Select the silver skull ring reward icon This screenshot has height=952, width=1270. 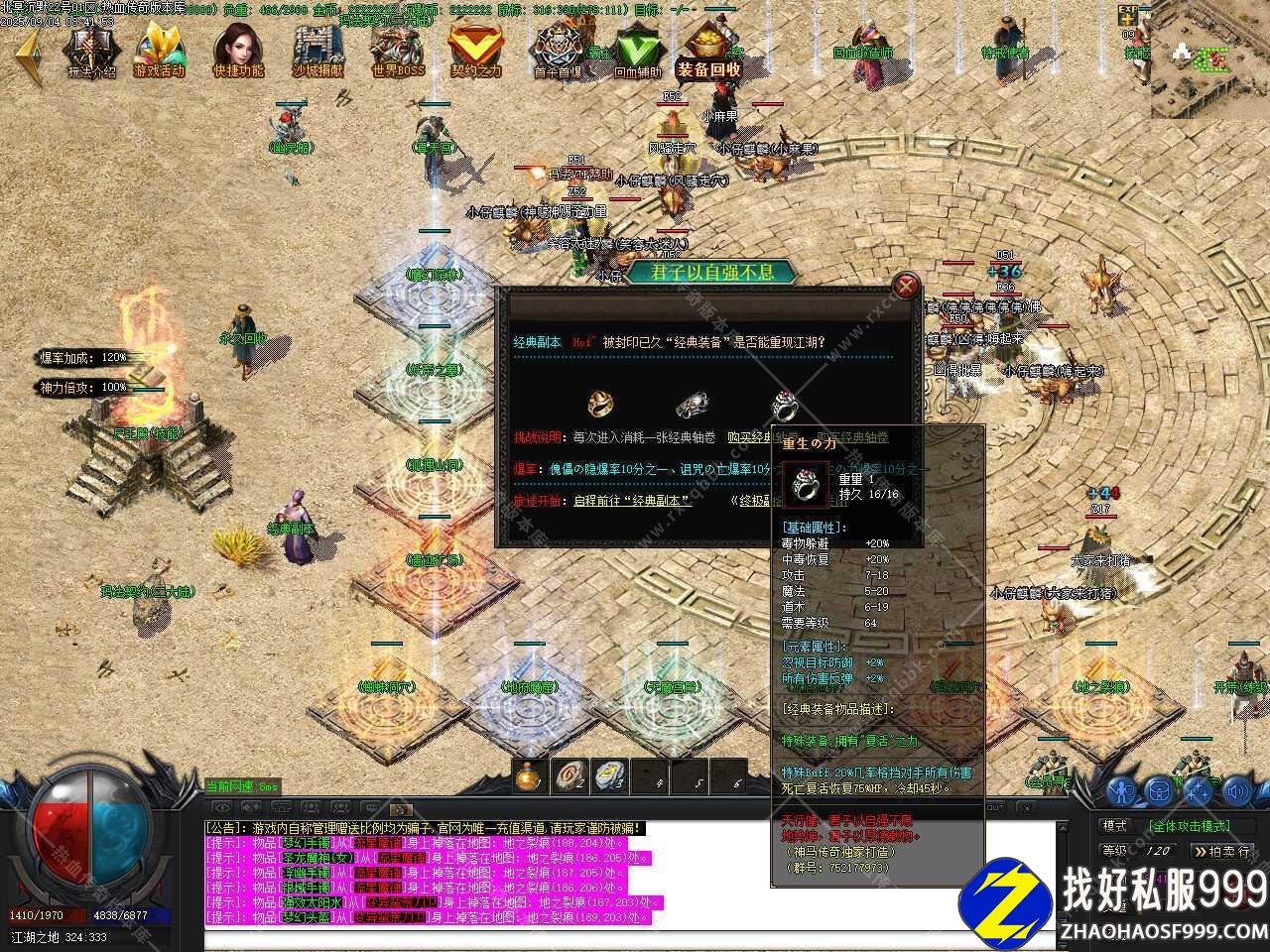point(692,404)
